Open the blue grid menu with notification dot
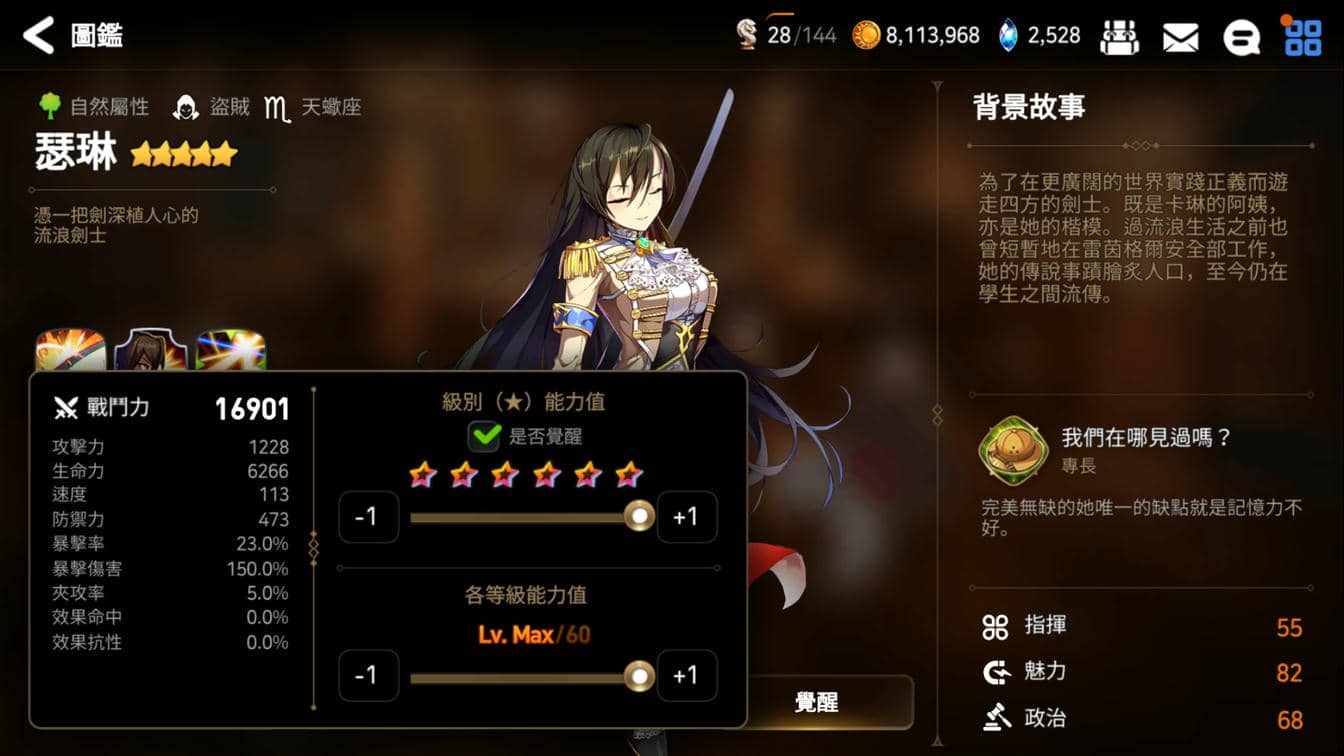Screen dimensions: 1344x756 pyautogui.click(x=1305, y=36)
